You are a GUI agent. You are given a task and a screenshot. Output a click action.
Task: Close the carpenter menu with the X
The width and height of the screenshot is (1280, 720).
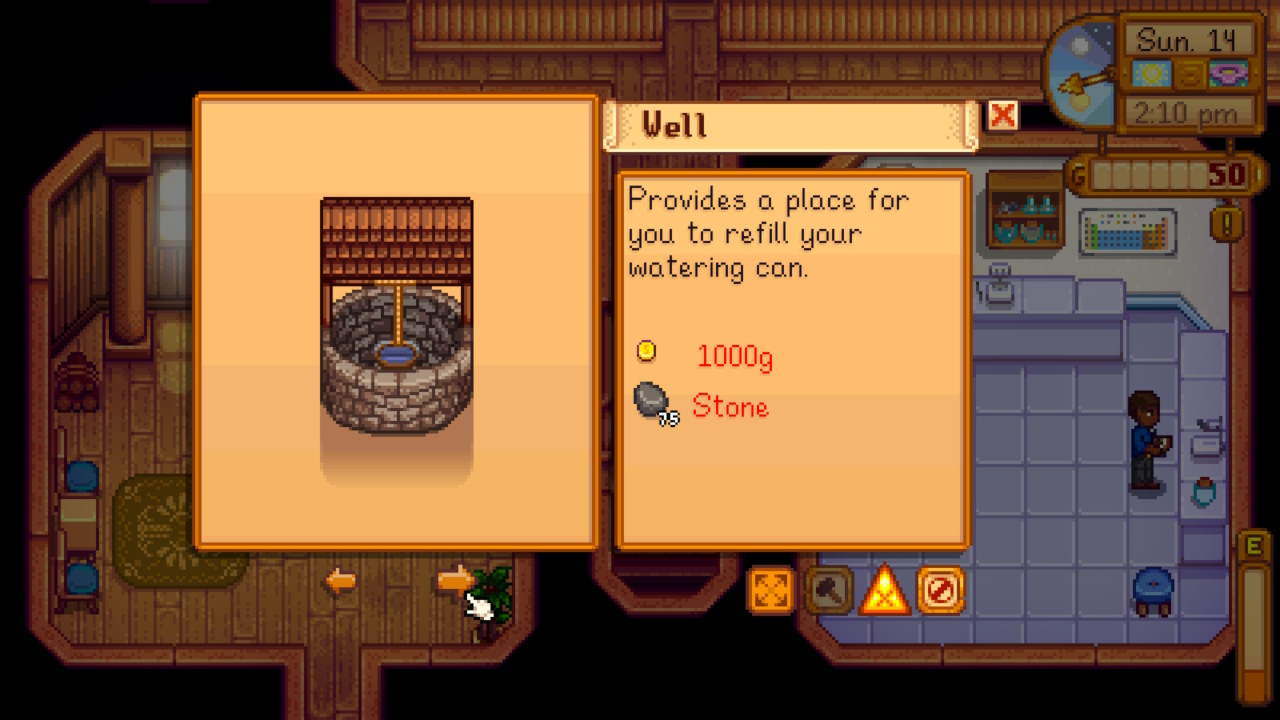click(1002, 116)
